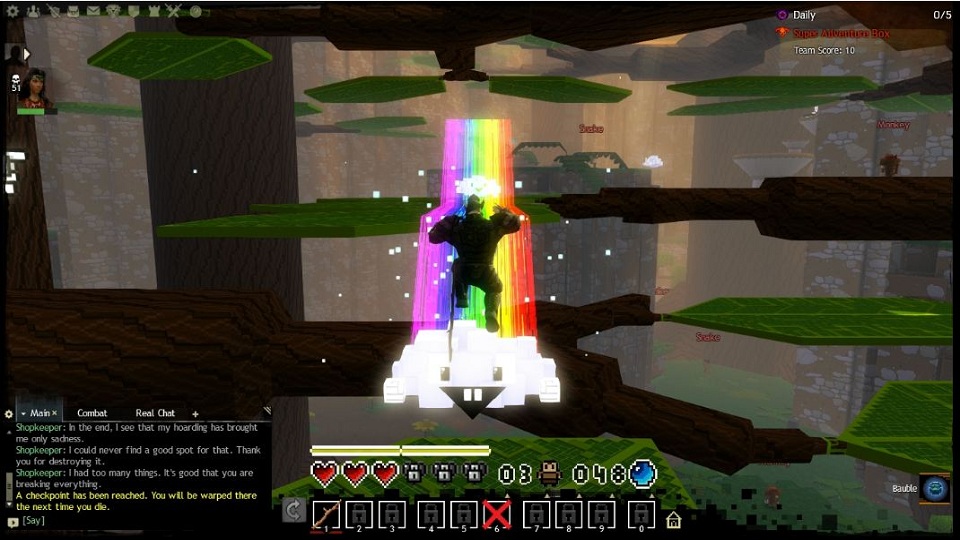Viewport: 960px width, 540px height.
Task: Click the Say chat input field
Action: 140,521
